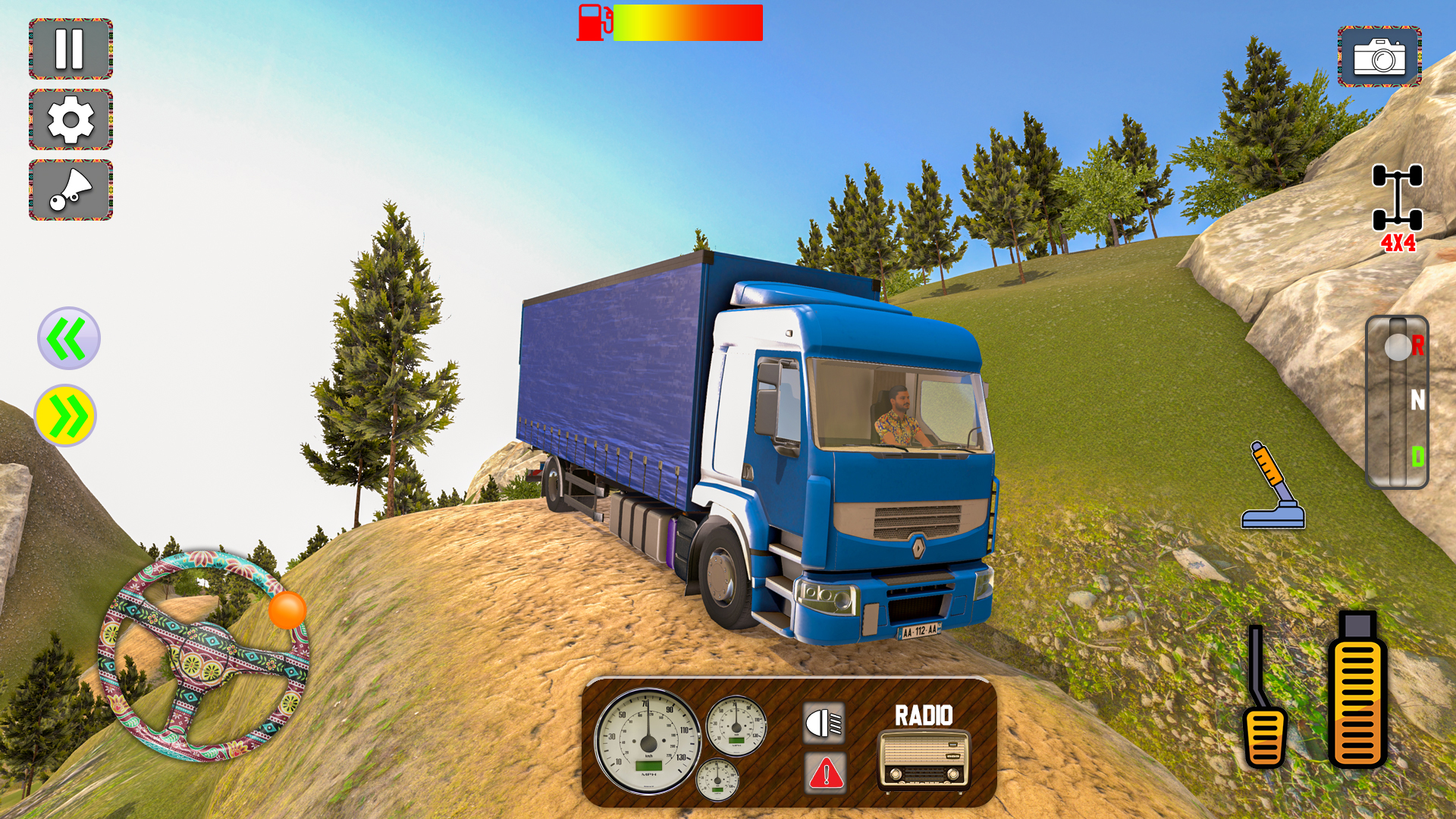Check the fuel gauge bar
The image size is (1456, 819).
[x=686, y=23]
